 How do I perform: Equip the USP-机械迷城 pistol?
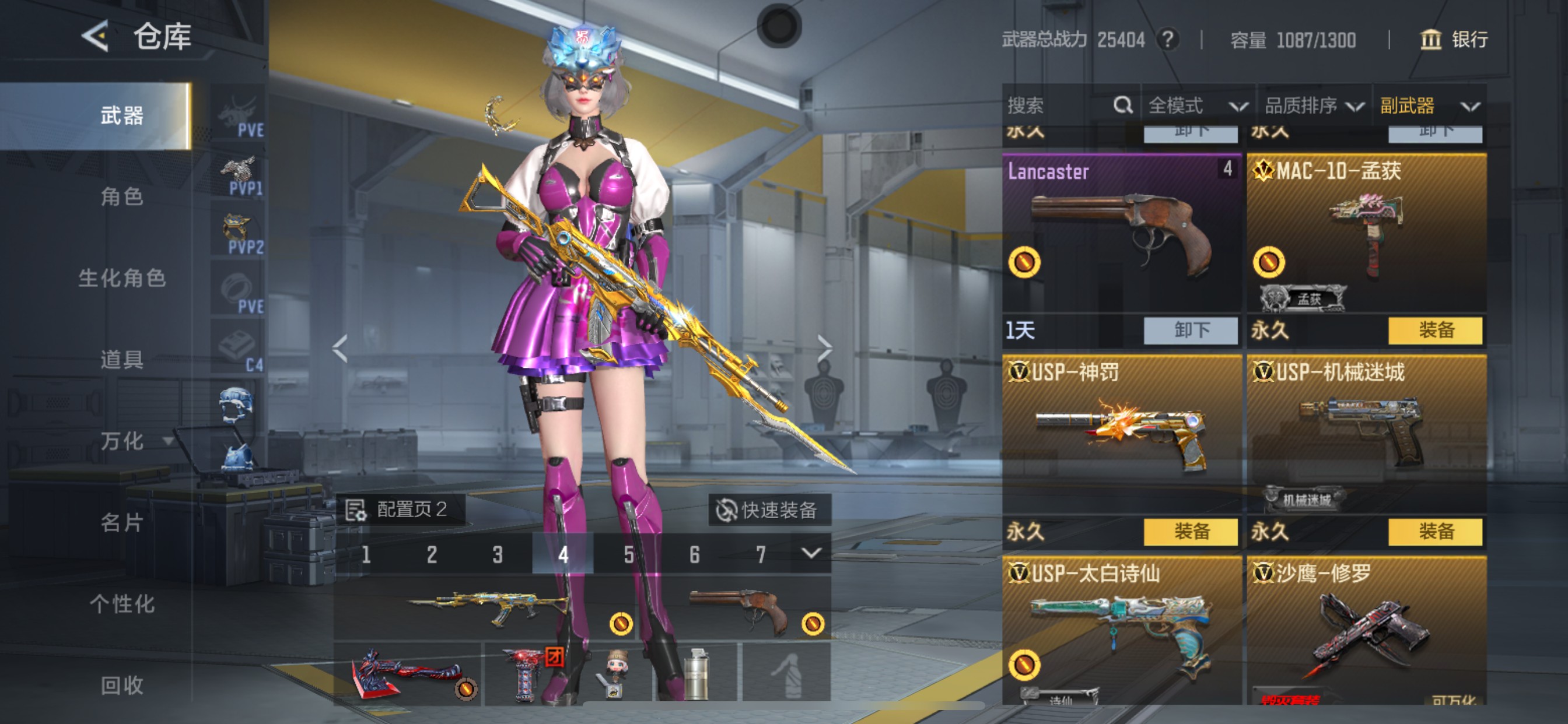[1436, 532]
